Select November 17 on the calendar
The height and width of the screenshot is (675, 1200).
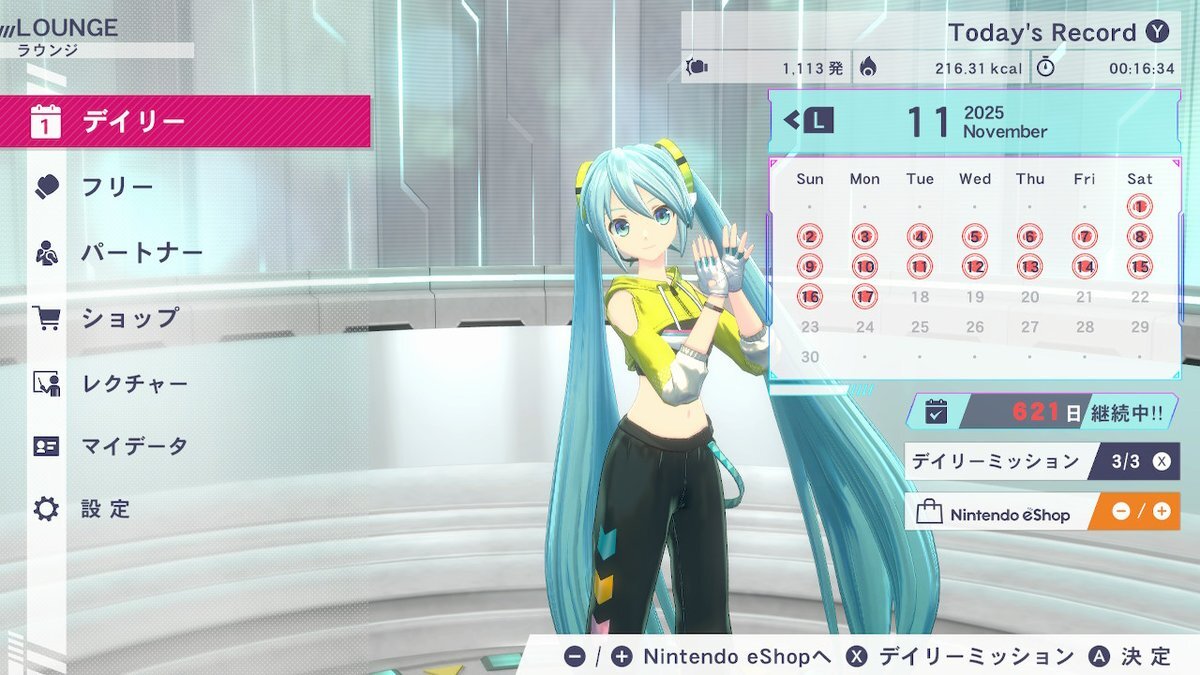[x=864, y=297]
